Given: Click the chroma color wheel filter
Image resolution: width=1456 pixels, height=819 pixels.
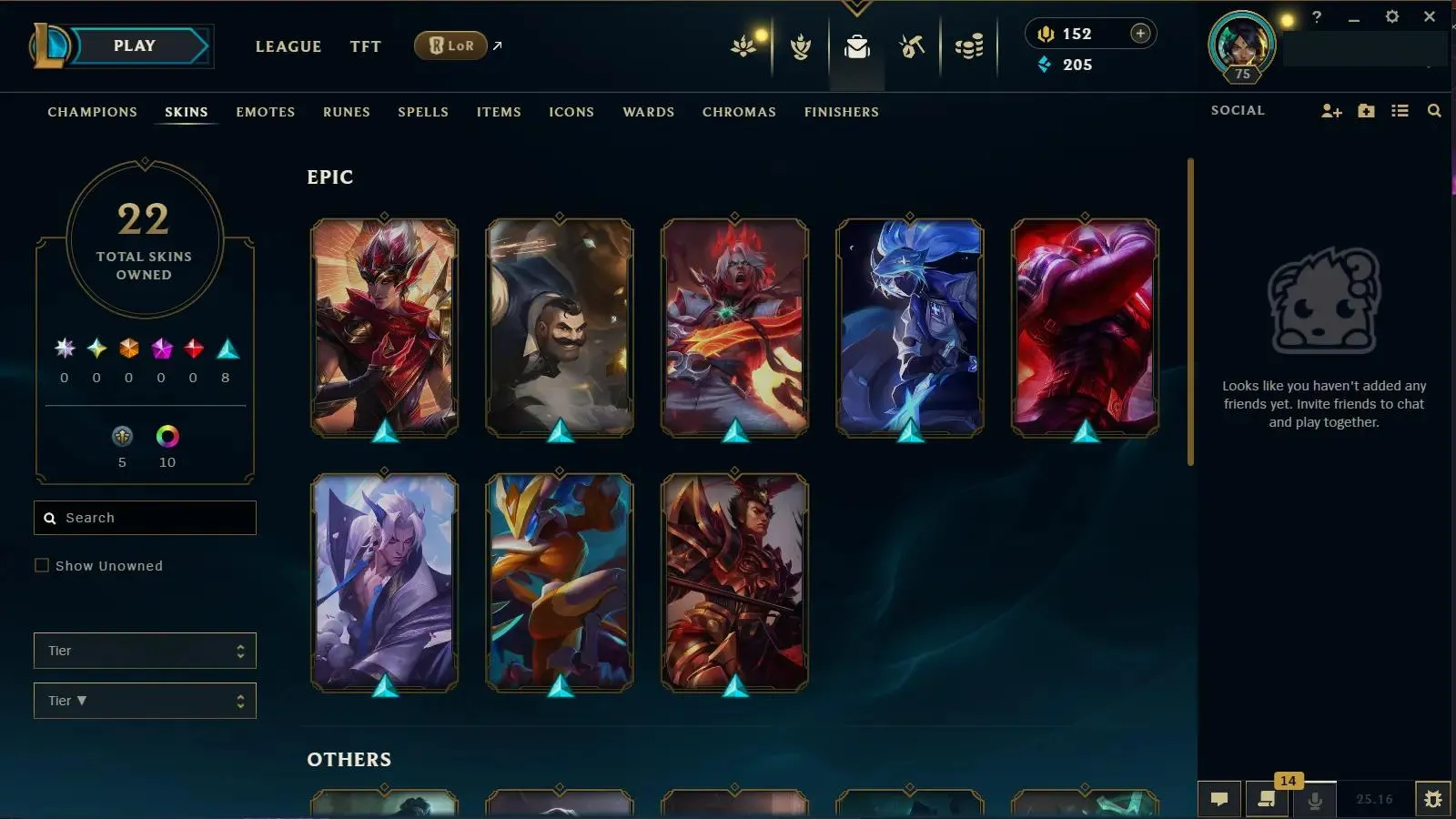Looking at the screenshot, I should coord(167,438).
